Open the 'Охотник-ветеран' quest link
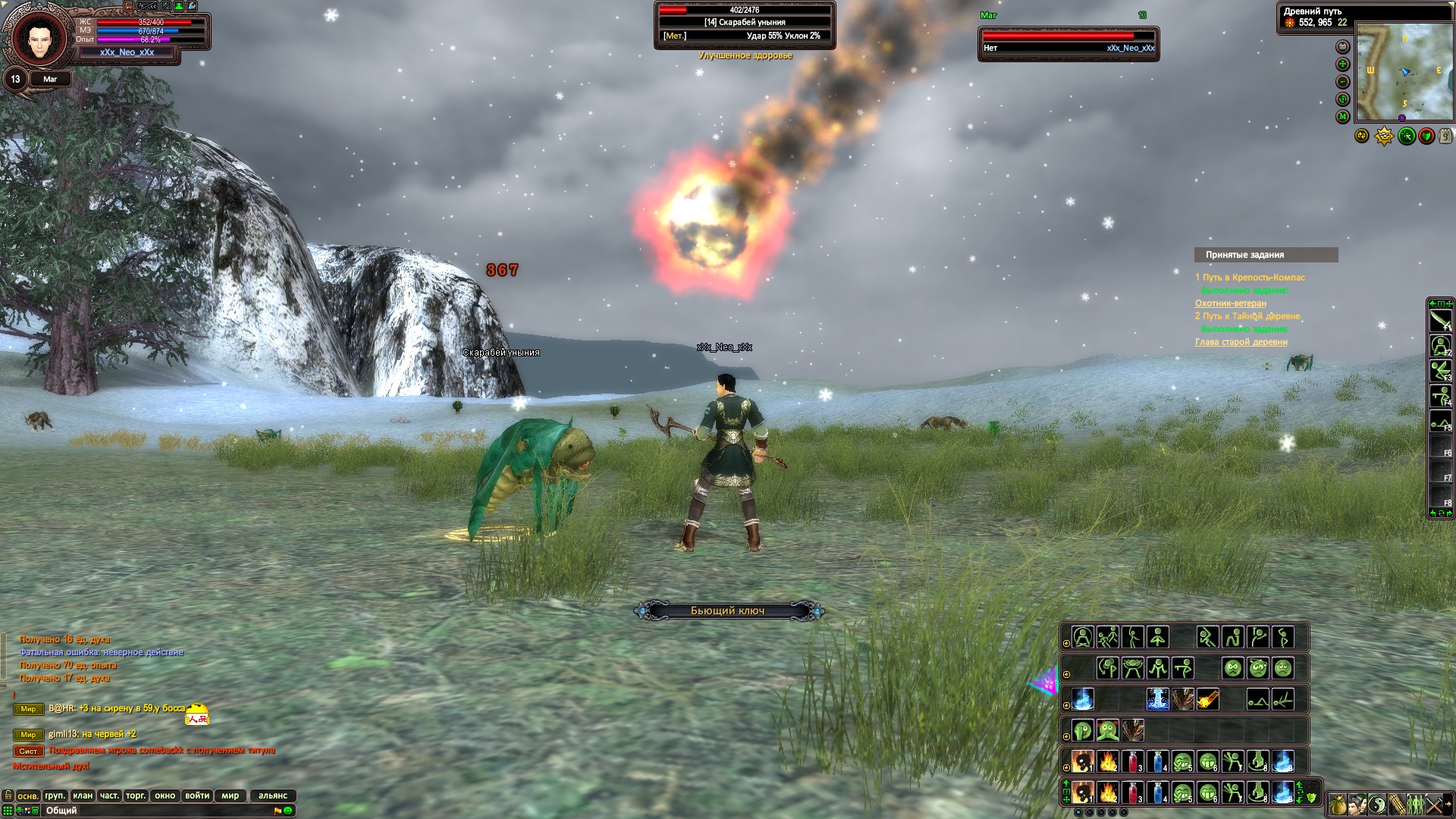 [1230, 303]
